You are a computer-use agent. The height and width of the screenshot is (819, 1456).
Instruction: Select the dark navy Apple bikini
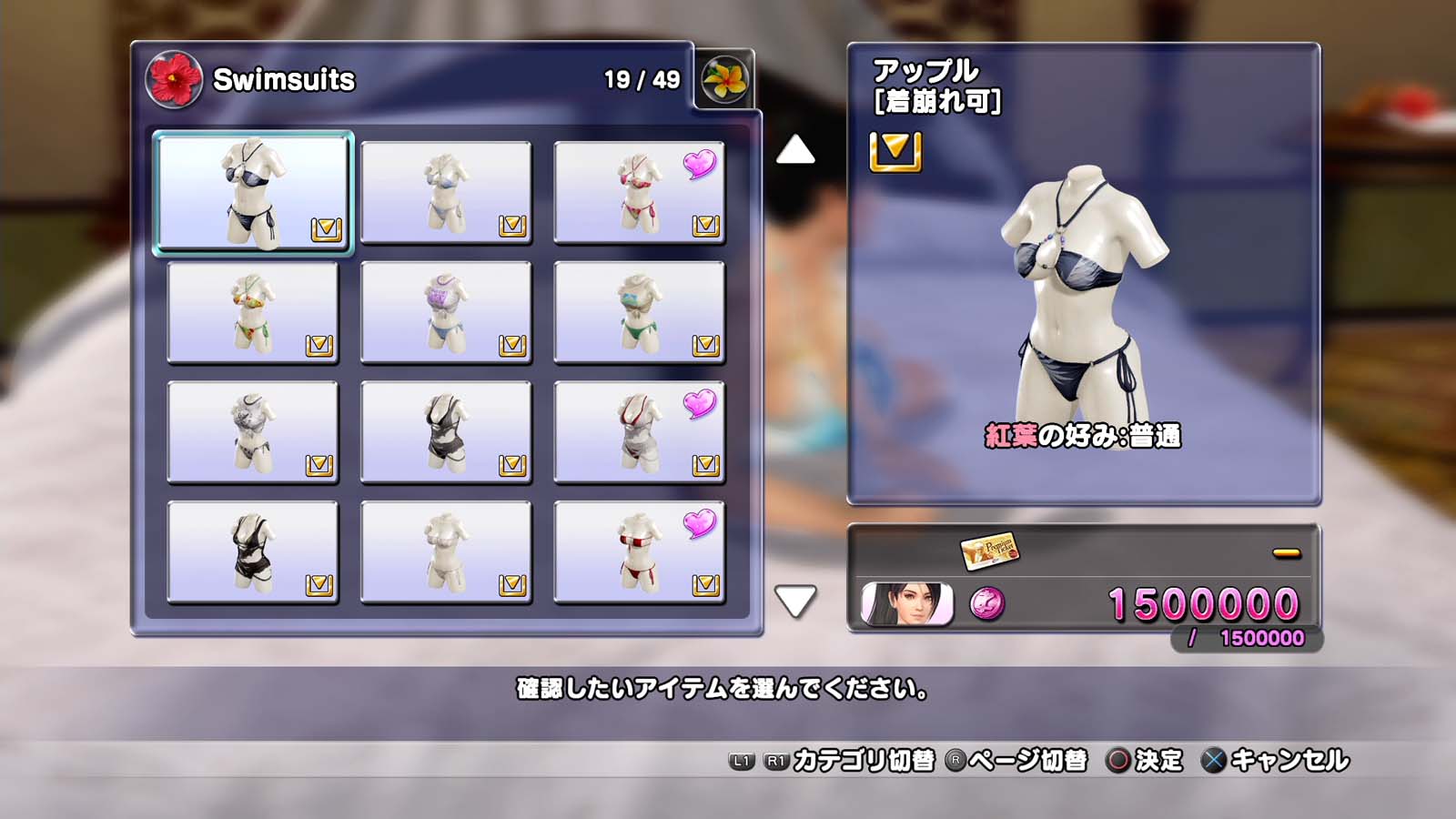[x=252, y=192]
